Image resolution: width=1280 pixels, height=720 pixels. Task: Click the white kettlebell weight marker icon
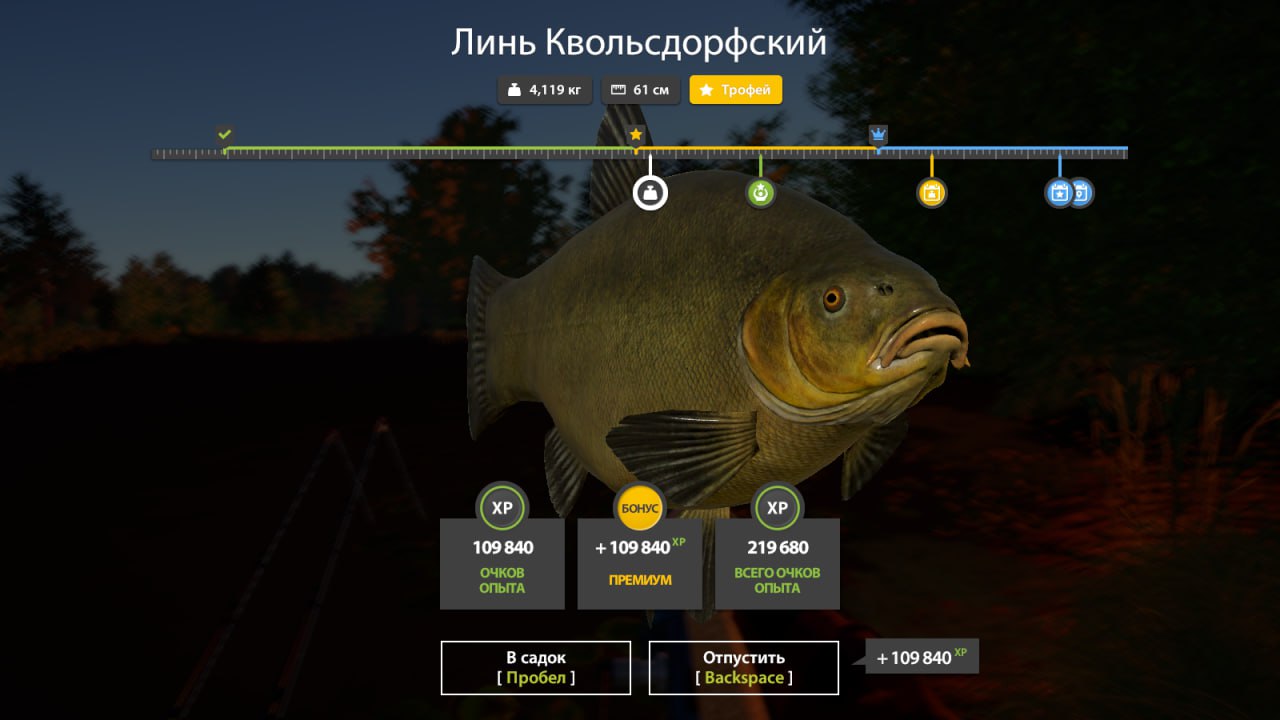tap(650, 191)
